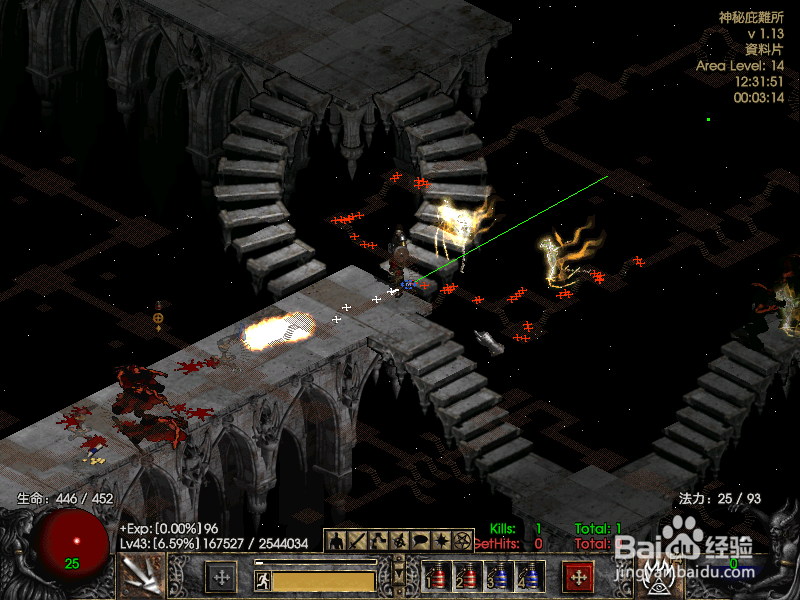800x600 pixels.
Task: Open the party screen icon
Action: pyautogui.click(x=399, y=540)
